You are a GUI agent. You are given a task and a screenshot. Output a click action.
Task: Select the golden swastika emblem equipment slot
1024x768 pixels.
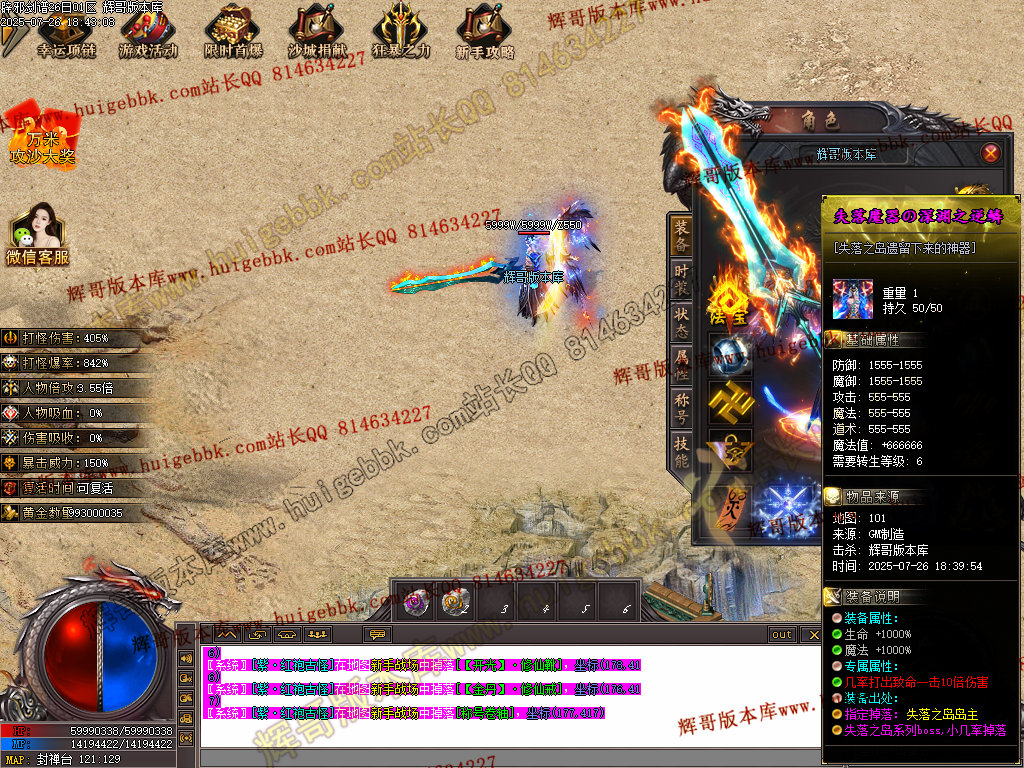pos(730,402)
